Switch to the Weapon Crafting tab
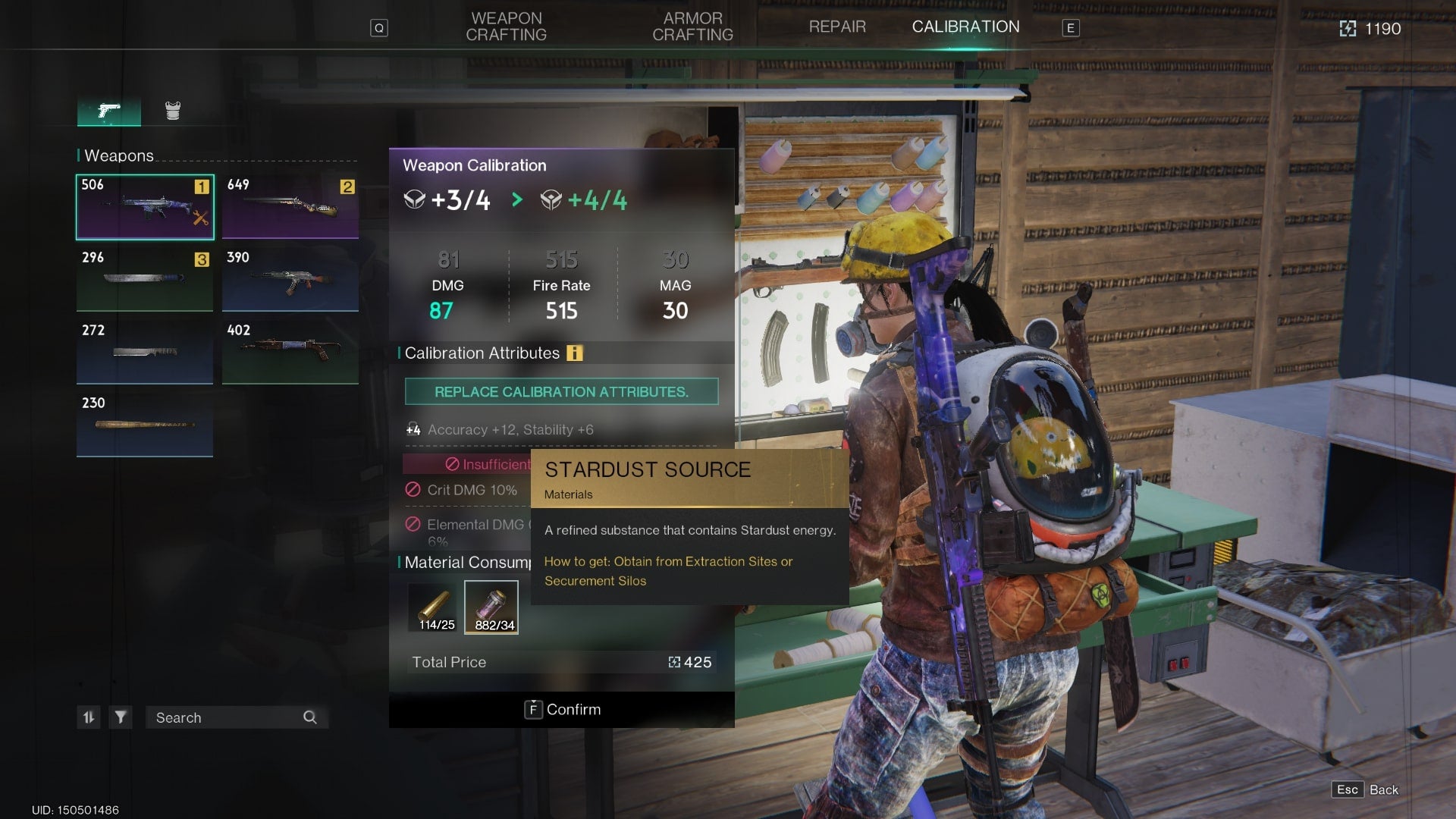Image resolution: width=1456 pixels, height=819 pixels. [506, 27]
